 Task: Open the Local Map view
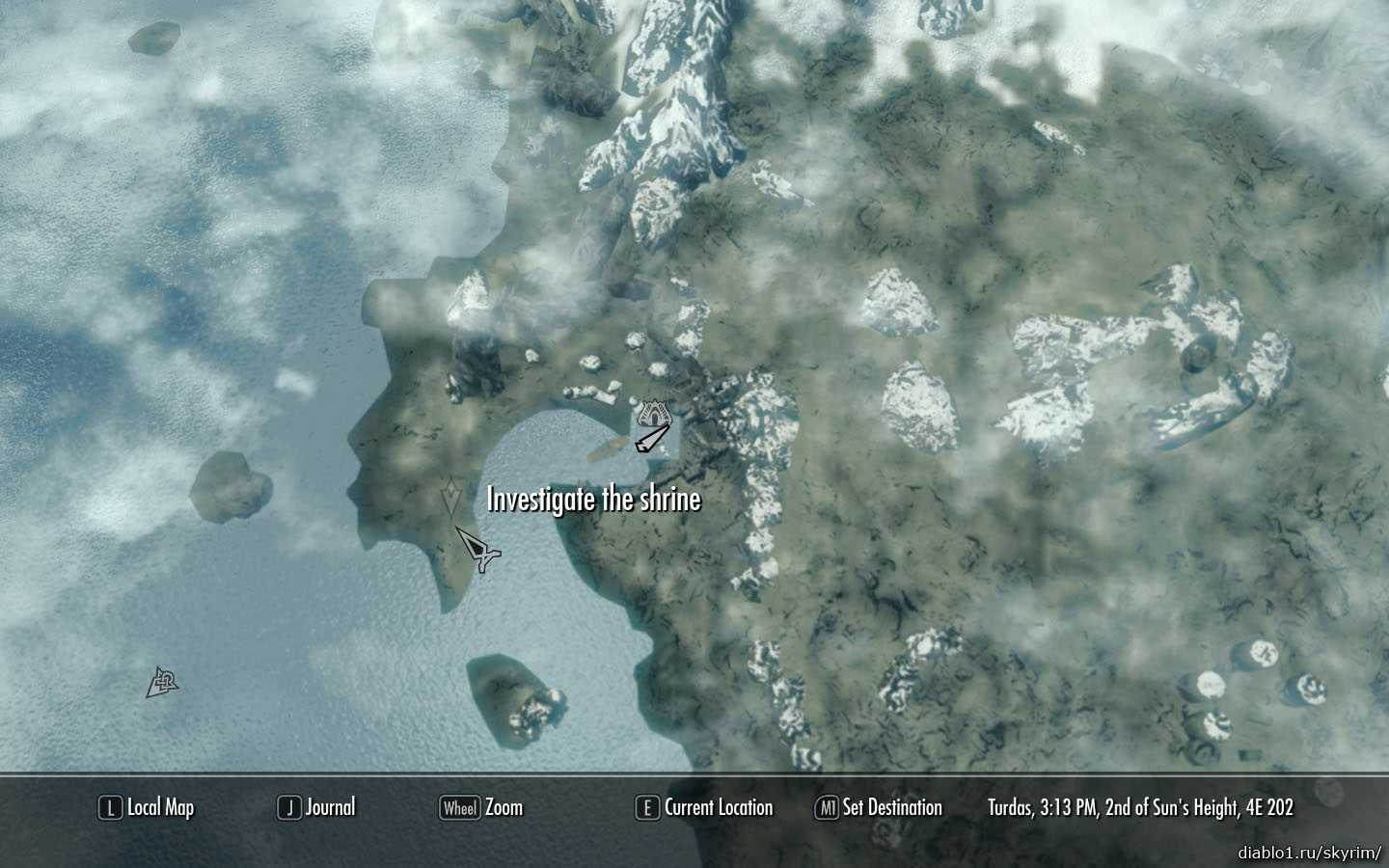tap(147, 808)
